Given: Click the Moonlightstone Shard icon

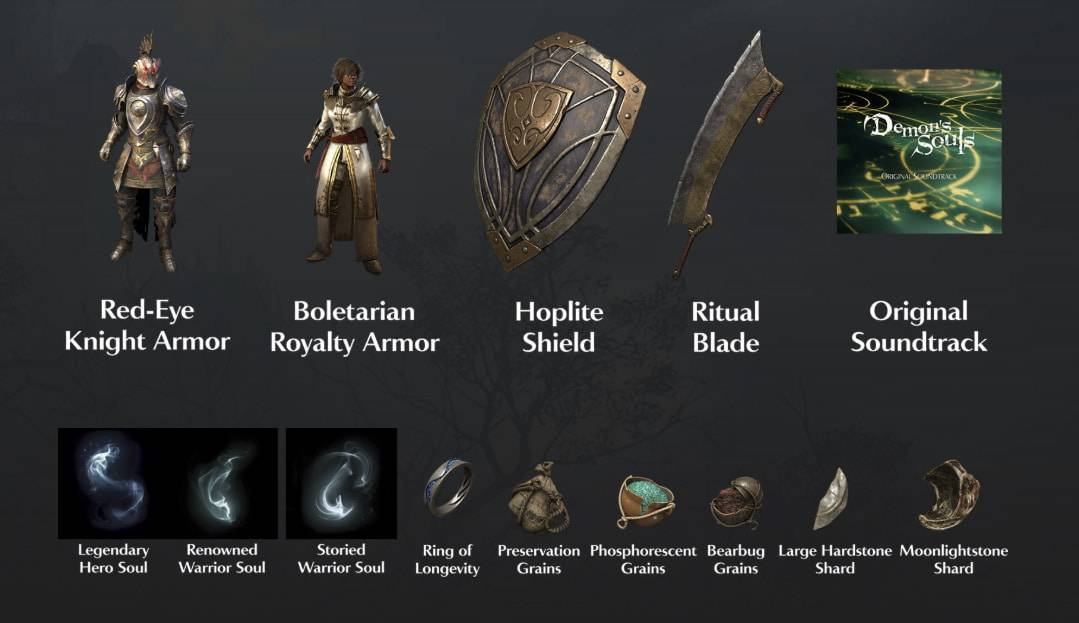Looking at the screenshot, I should tap(949, 494).
